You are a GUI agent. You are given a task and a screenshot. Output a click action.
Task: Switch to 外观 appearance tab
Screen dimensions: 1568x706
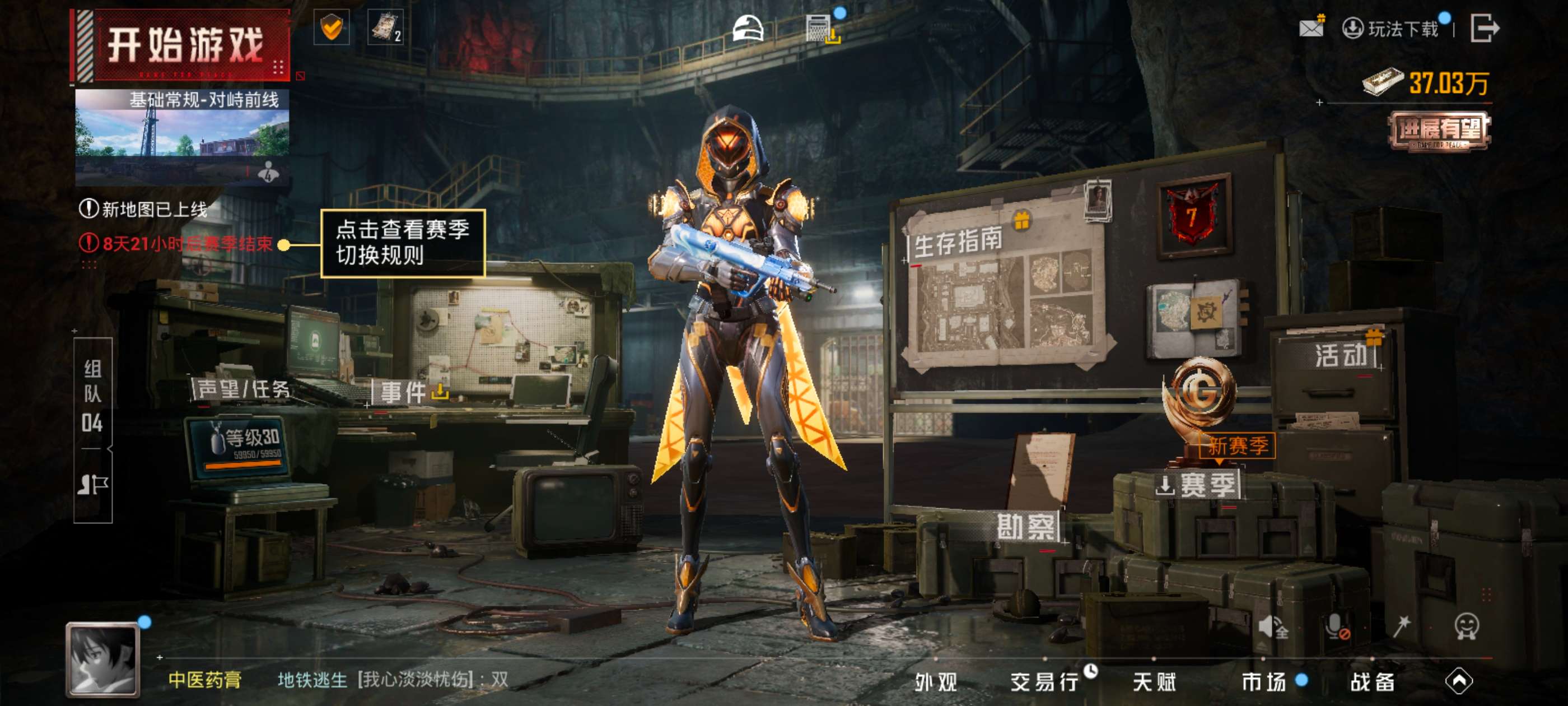click(936, 682)
